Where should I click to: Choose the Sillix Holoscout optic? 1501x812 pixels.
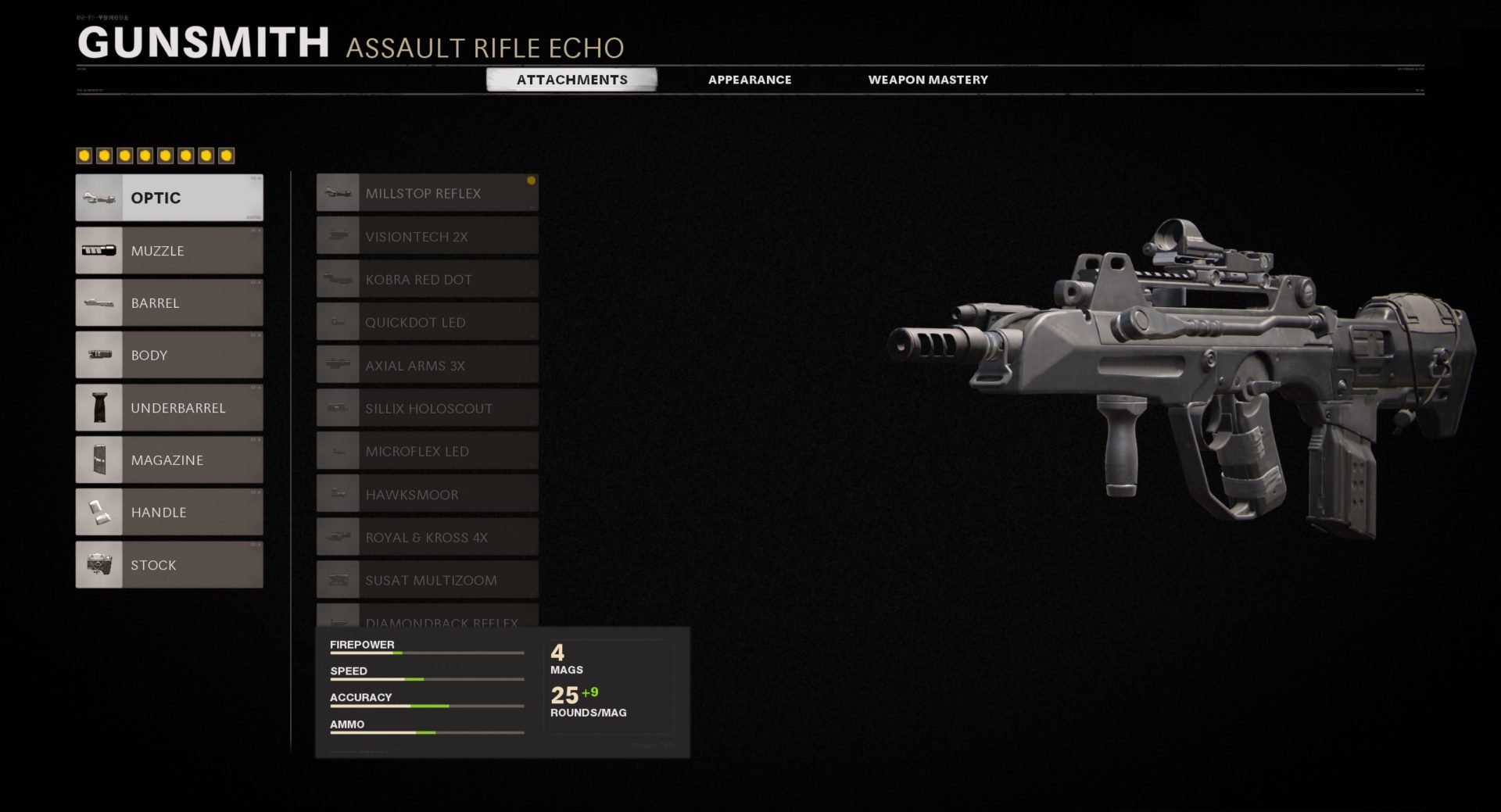pyautogui.click(x=428, y=408)
